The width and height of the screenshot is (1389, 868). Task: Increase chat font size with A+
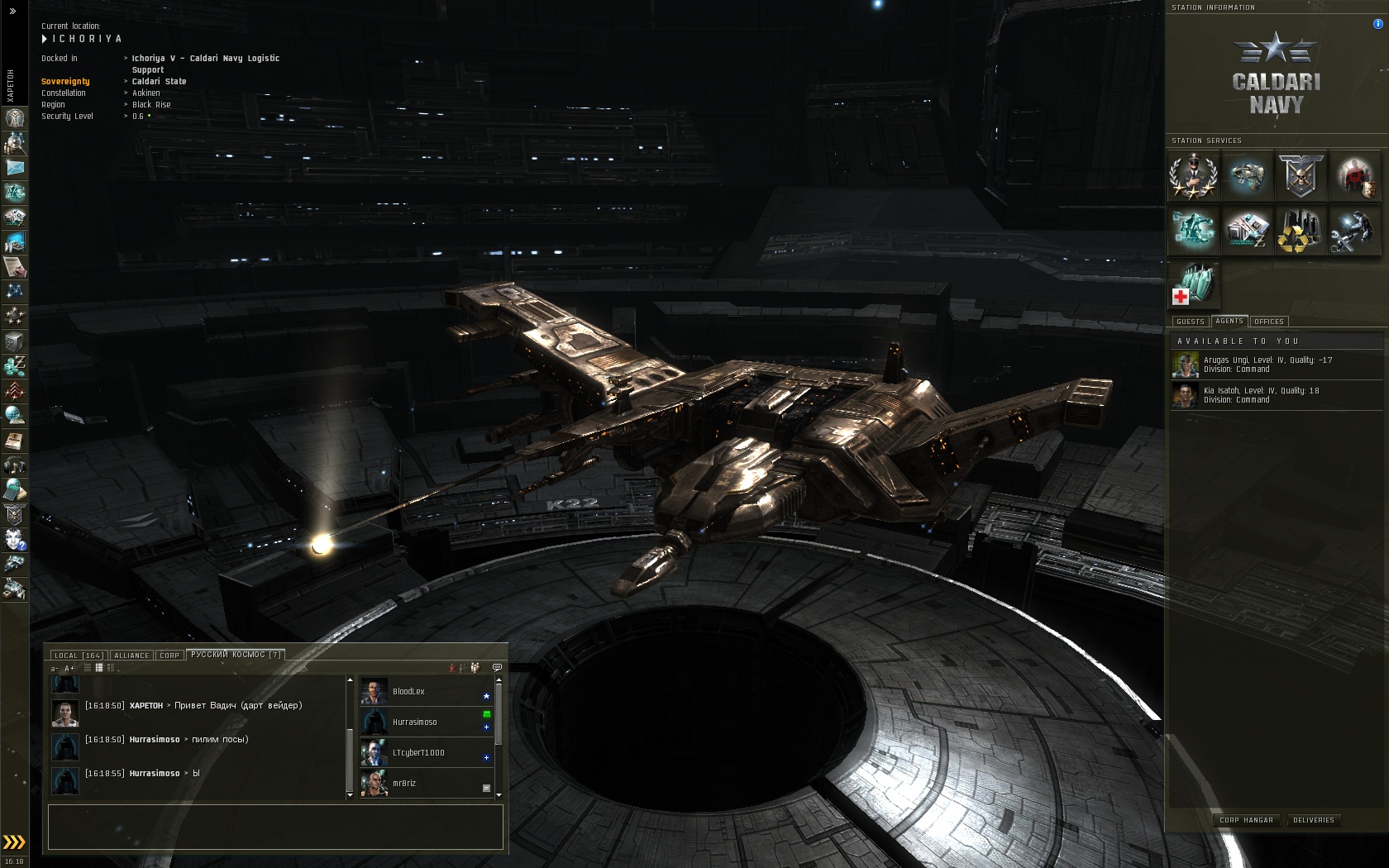coord(69,669)
